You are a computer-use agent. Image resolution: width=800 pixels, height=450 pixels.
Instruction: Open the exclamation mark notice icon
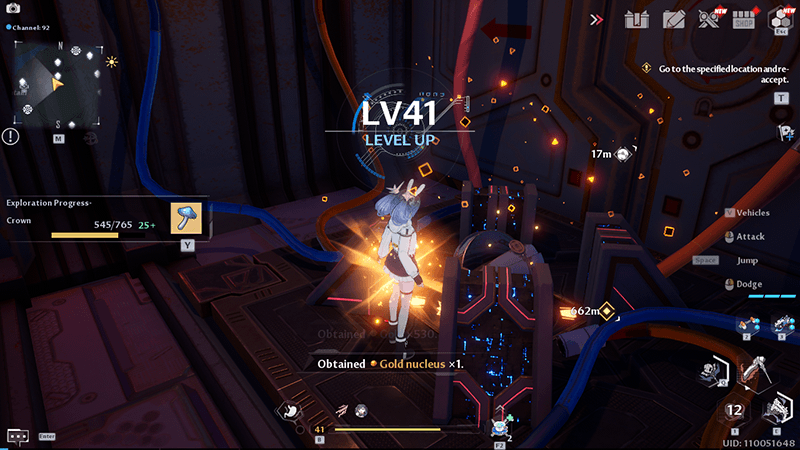(x=10, y=136)
